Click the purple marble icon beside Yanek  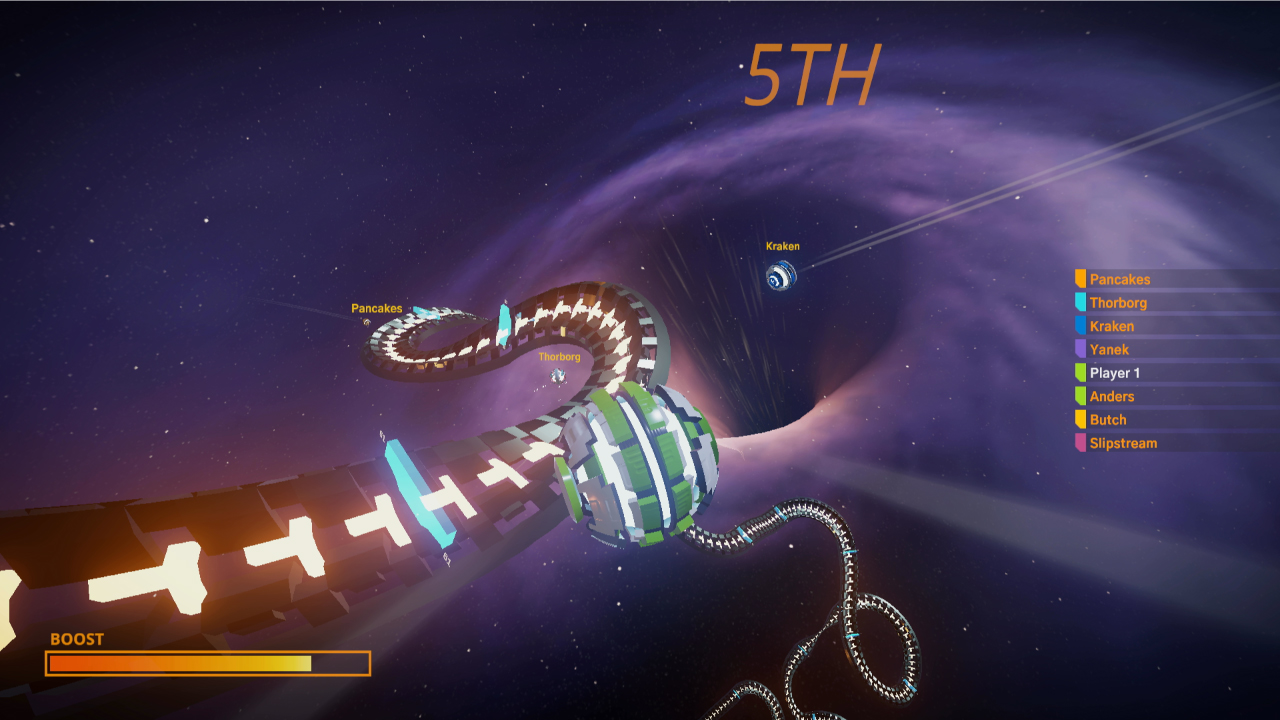tap(1082, 349)
